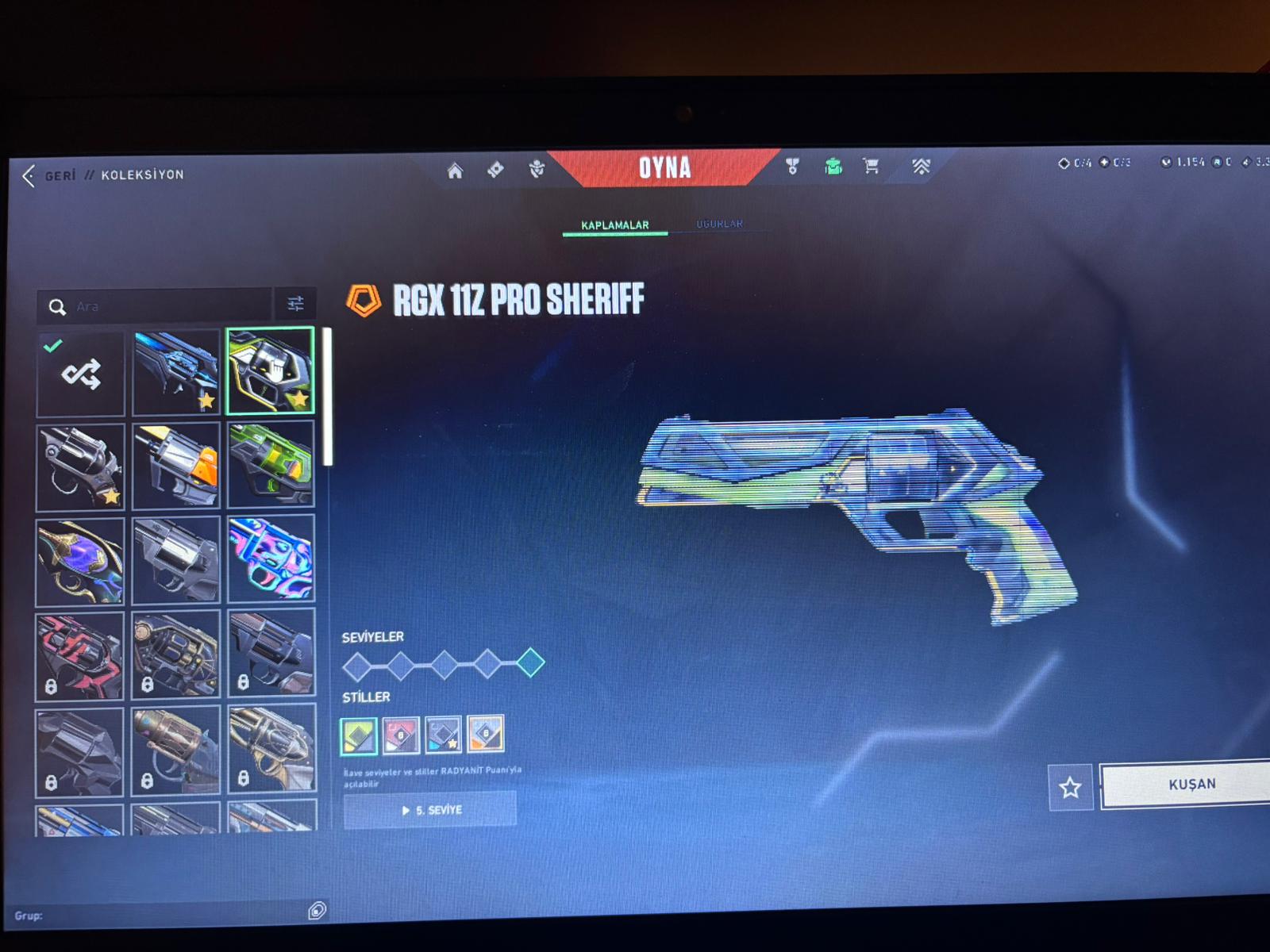Open the skin filter options button
Image resolution: width=1270 pixels, height=952 pixels.
pyautogui.click(x=295, y=304)
